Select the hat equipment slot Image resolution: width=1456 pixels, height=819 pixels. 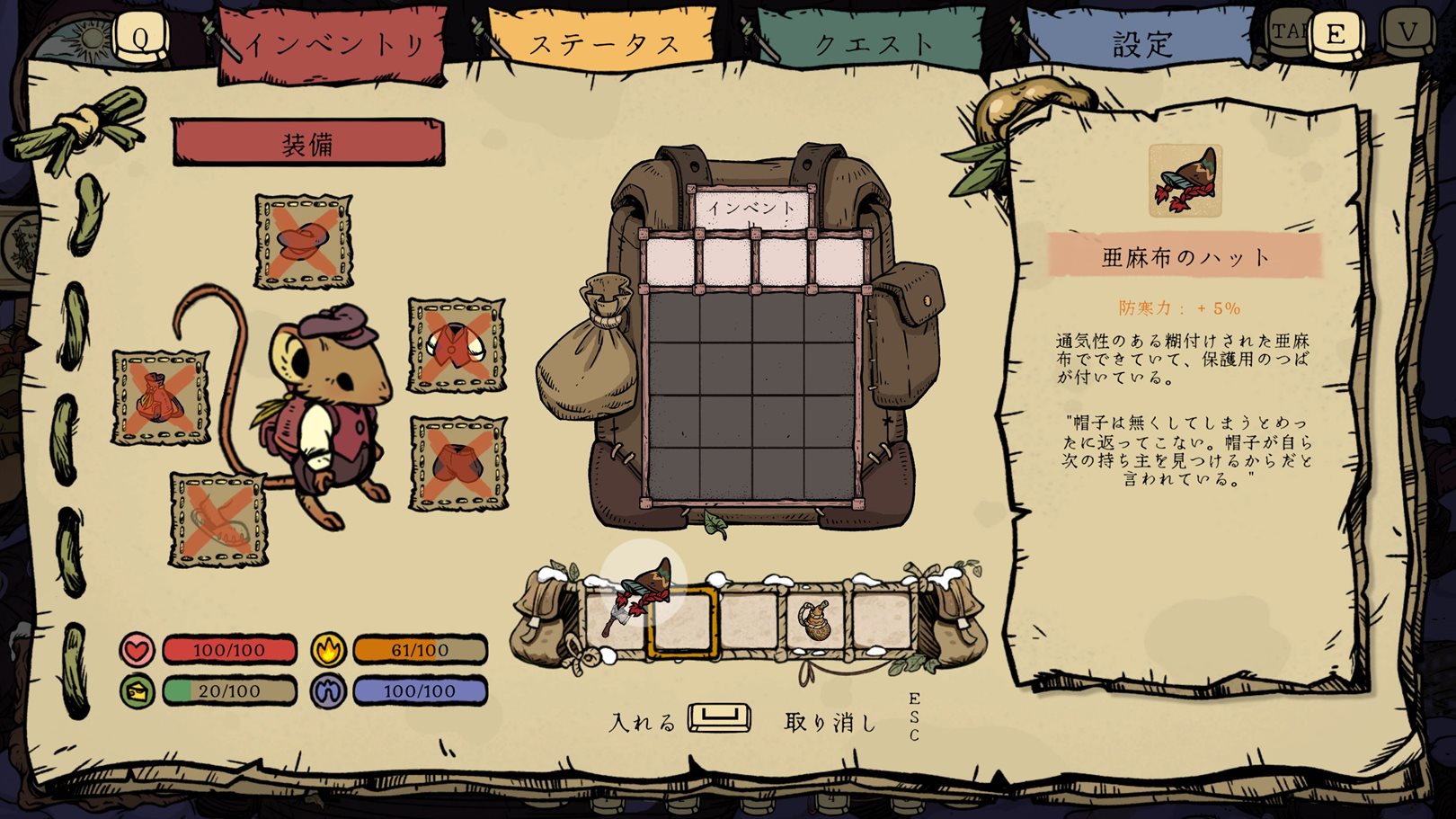(x=303, y=241)
